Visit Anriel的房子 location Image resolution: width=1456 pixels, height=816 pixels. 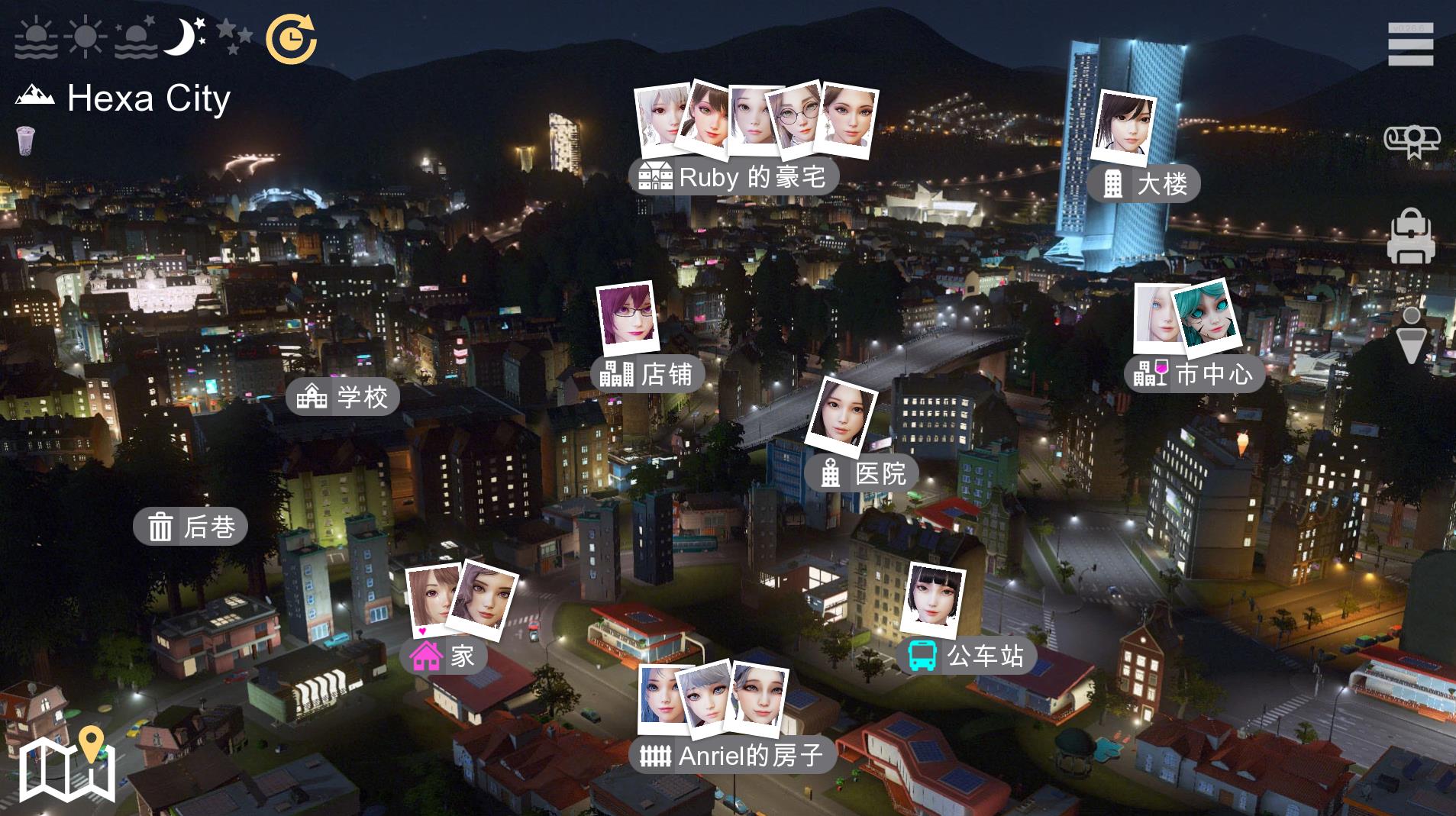pos(731,756)
